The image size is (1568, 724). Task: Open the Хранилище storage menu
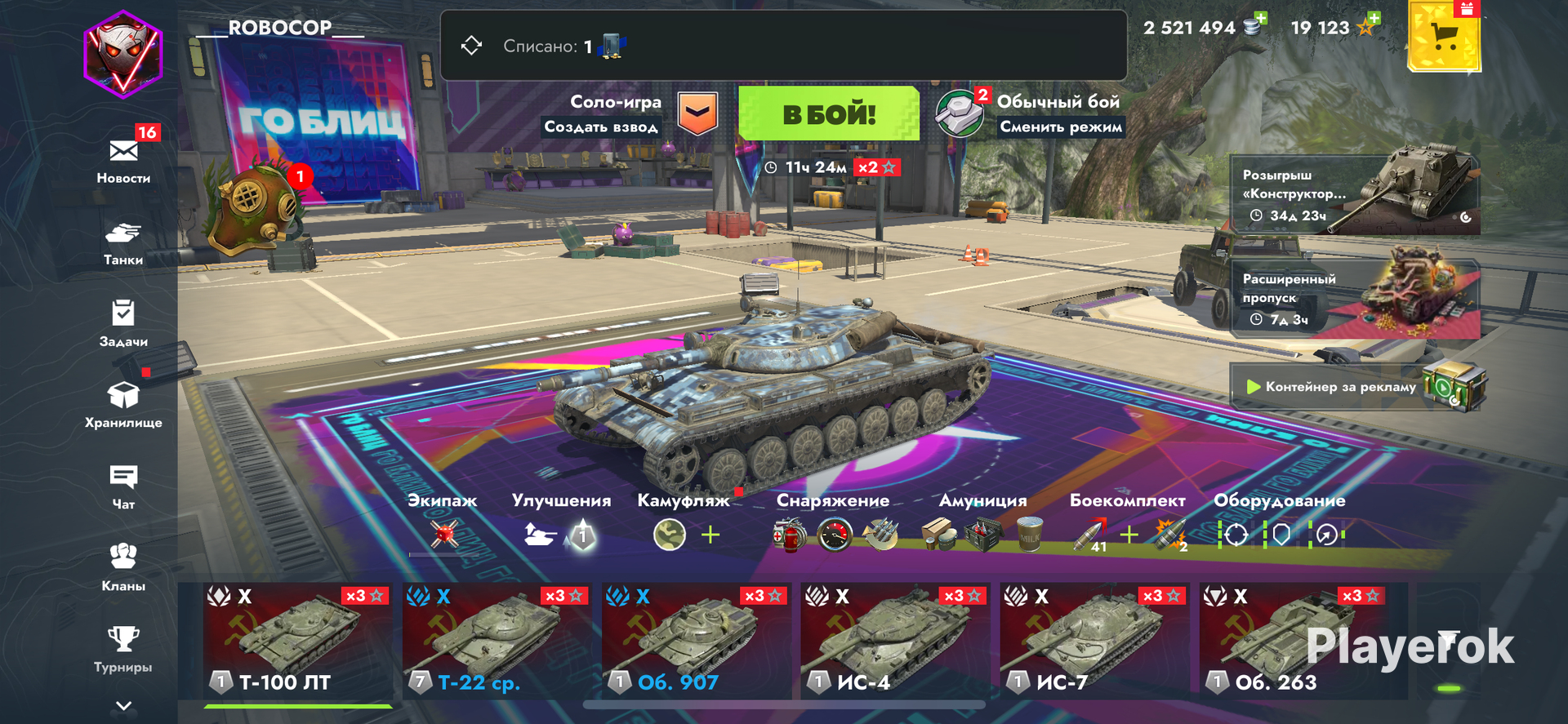click(123, 405)
